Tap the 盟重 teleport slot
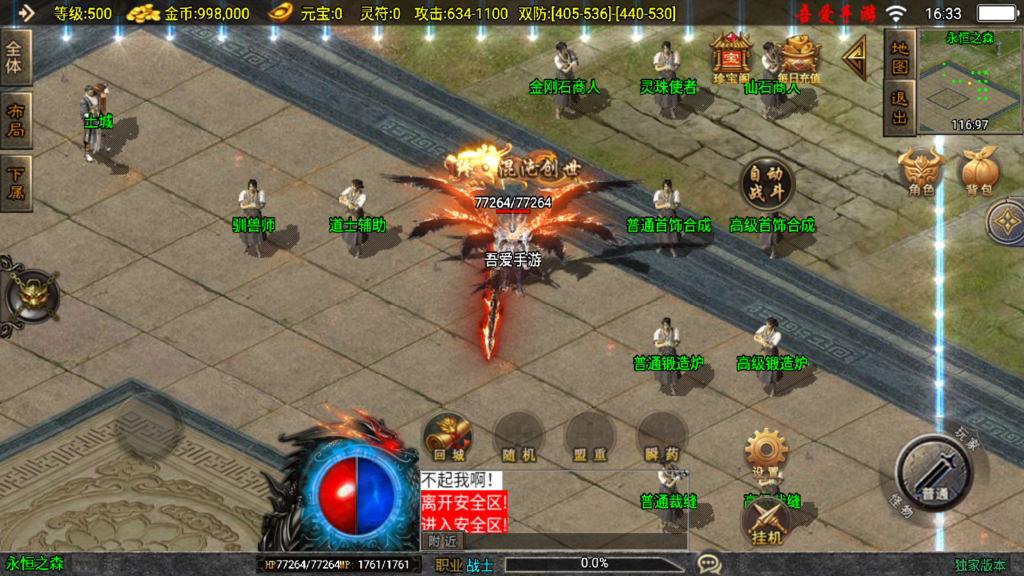 coord(590,437)
